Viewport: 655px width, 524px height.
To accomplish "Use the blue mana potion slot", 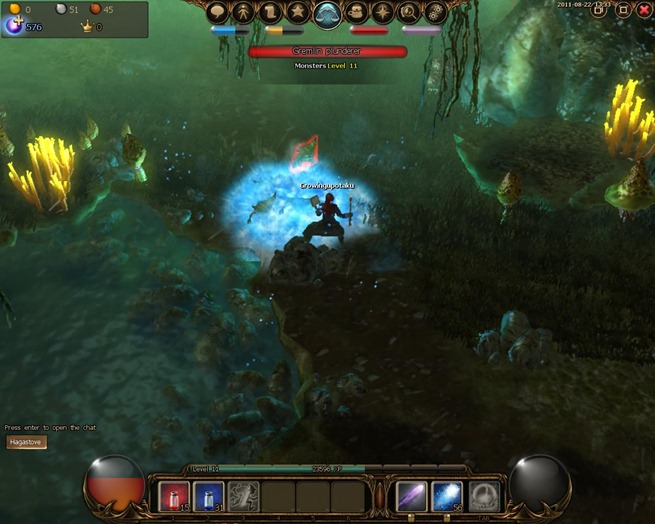I will pos(209,497).
